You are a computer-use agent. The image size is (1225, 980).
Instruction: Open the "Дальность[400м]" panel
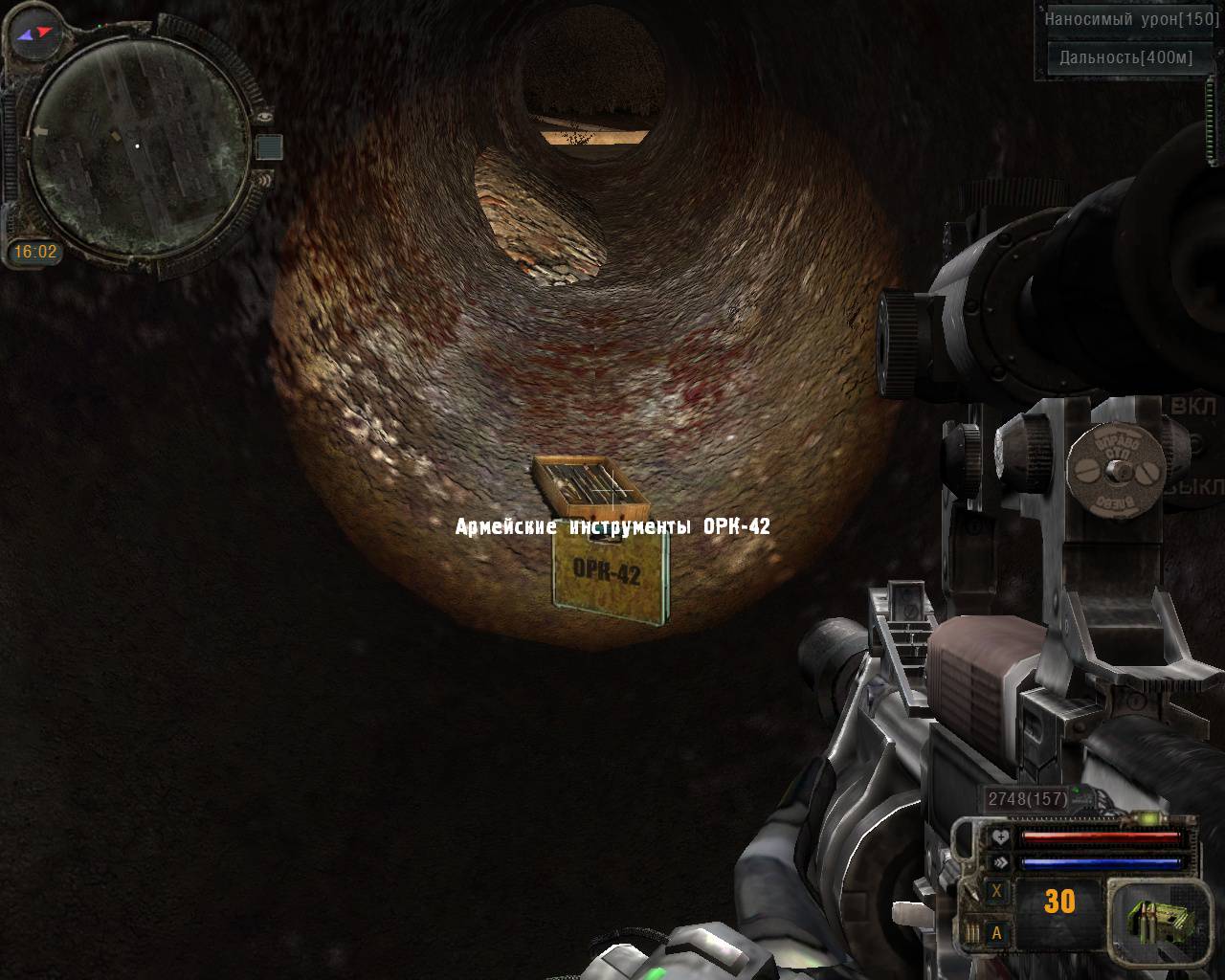point(1126,57)
